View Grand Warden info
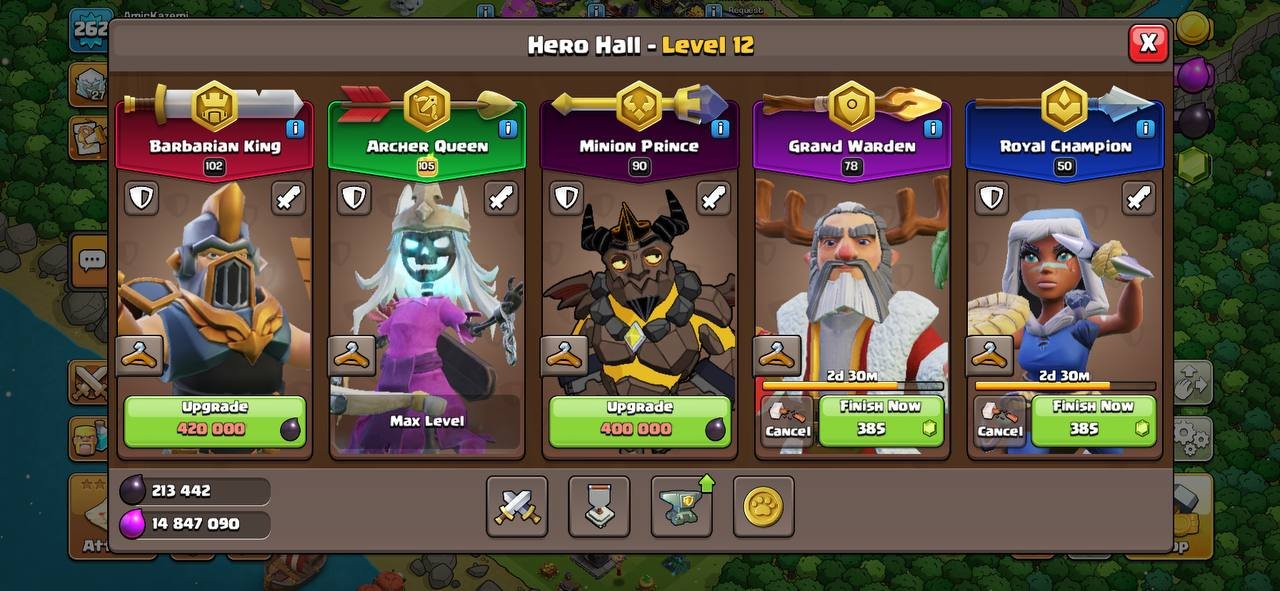 coord(933,128)
